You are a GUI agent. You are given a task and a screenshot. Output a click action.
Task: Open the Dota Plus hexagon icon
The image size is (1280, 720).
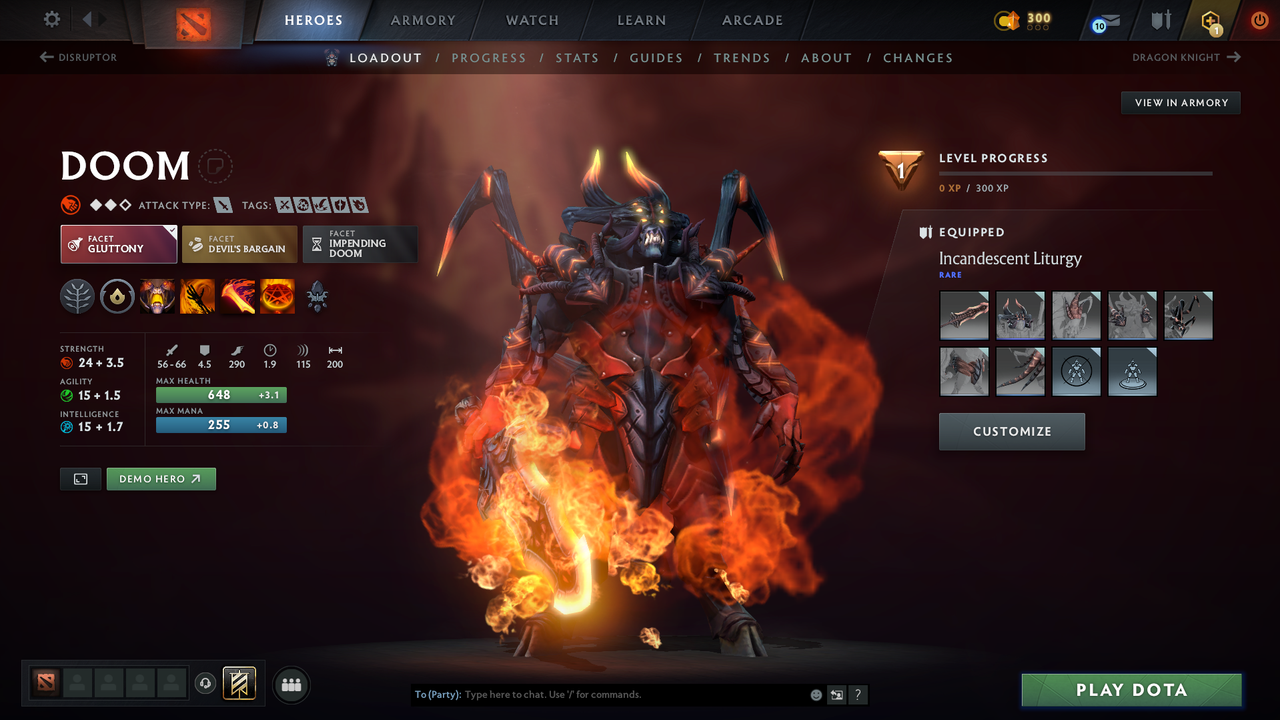click(1210, 20)
